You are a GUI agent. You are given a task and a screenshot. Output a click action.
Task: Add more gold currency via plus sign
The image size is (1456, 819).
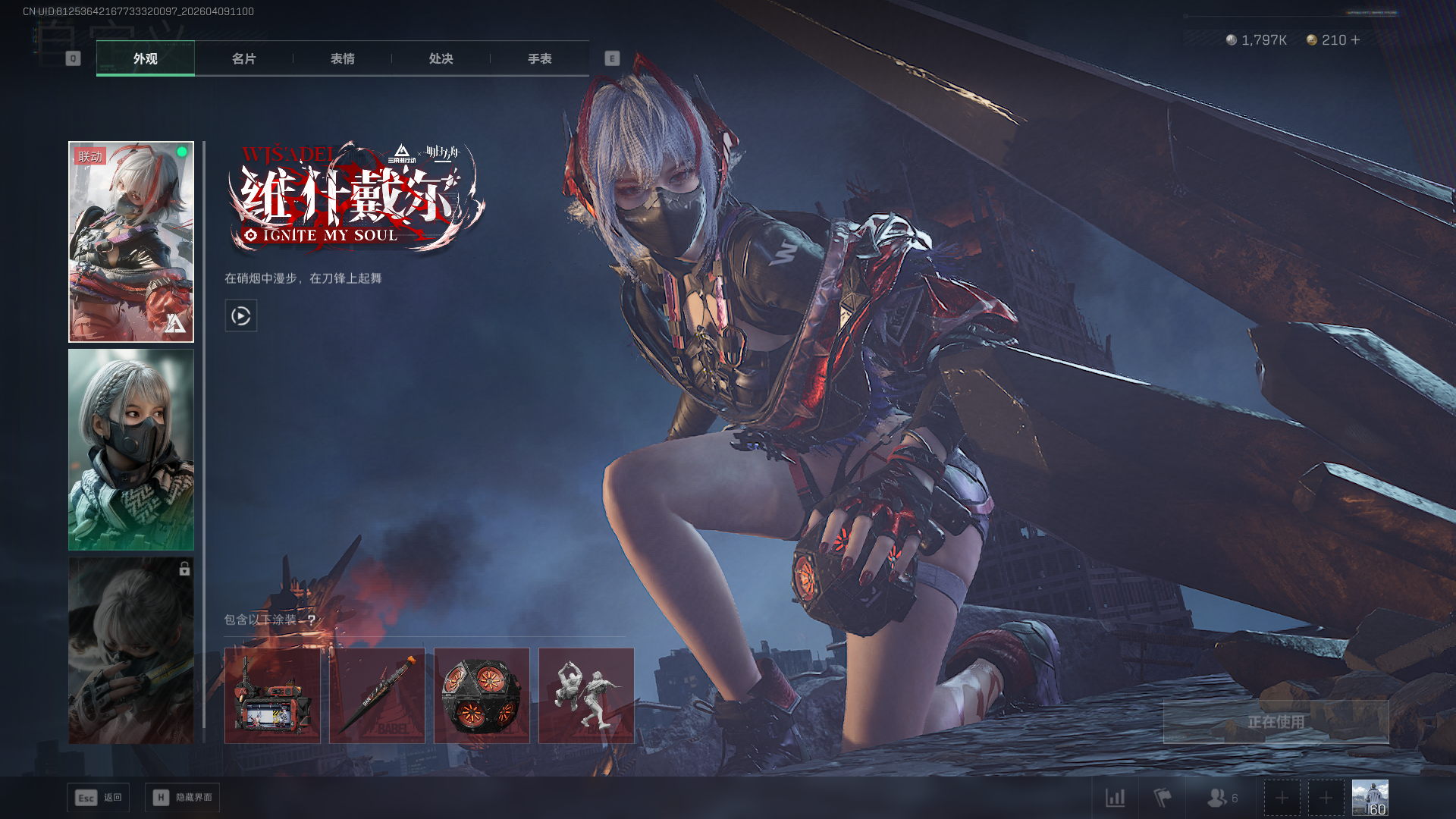pos(1356,39)
